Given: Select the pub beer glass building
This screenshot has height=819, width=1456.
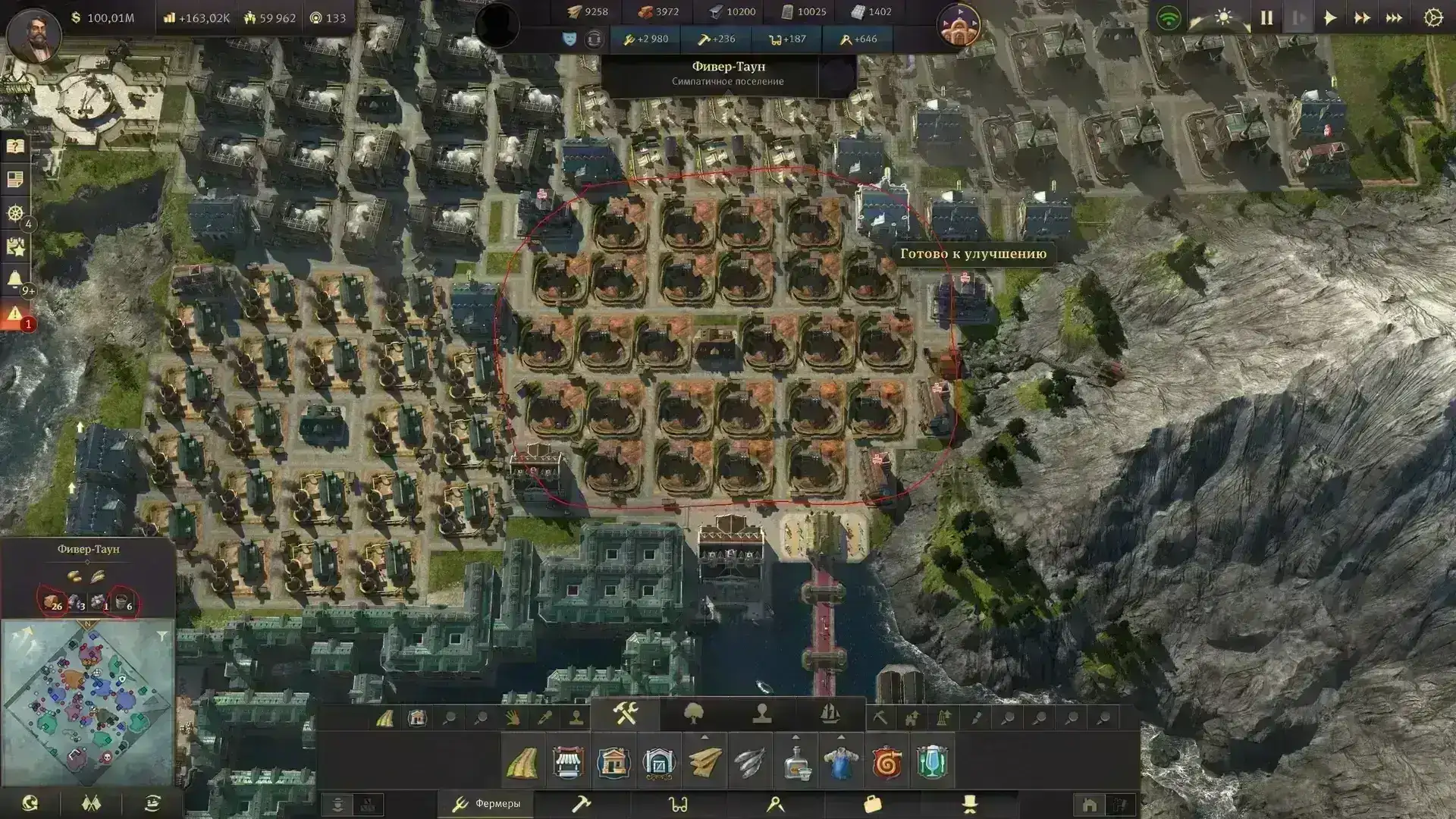Looking at the screenshot, I should pos(931,762).
